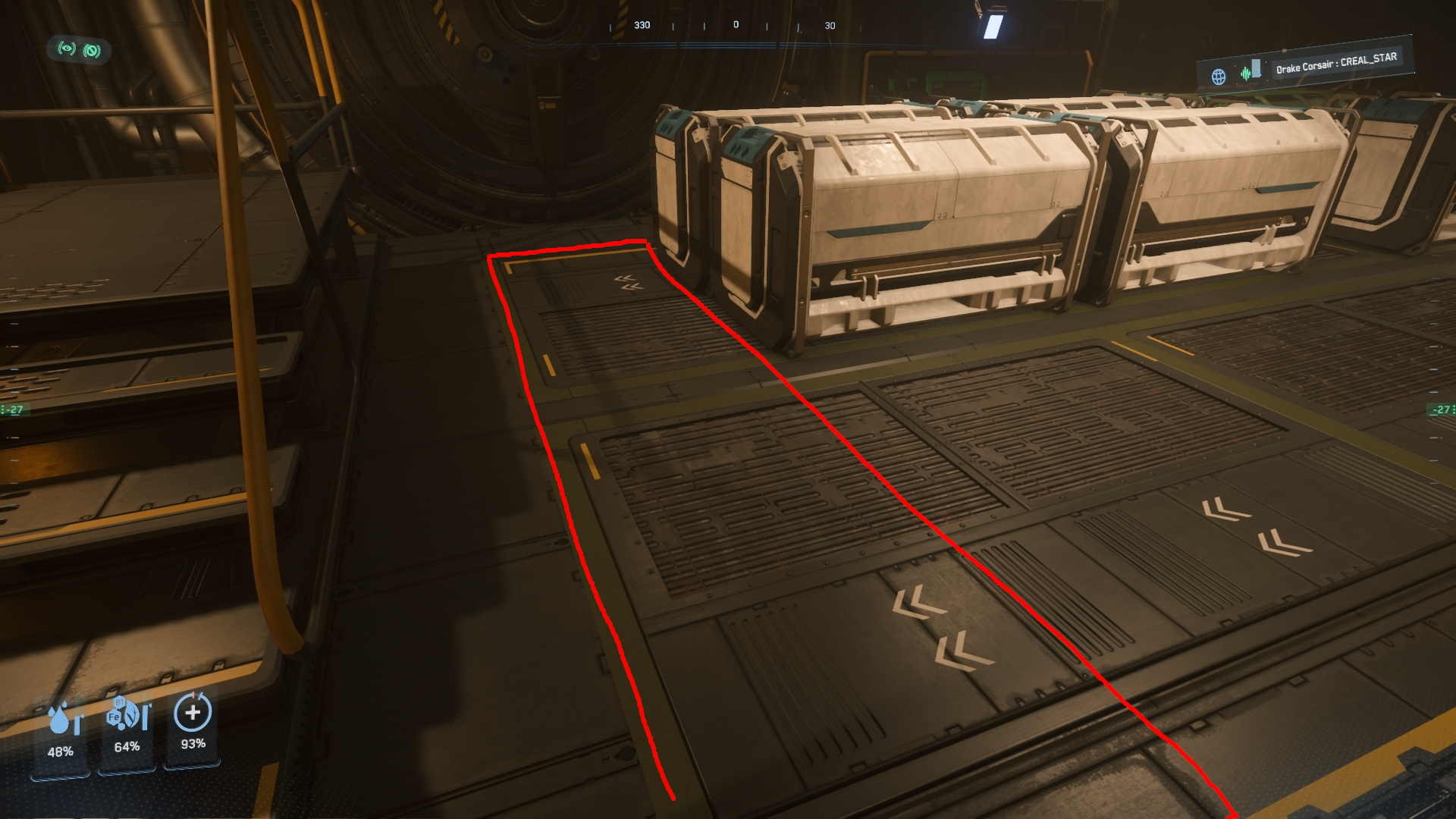The image size is (1456, 819).
Task: Click the battery indicator beside the voice waveform
Action: click(x=1257, y=70)
